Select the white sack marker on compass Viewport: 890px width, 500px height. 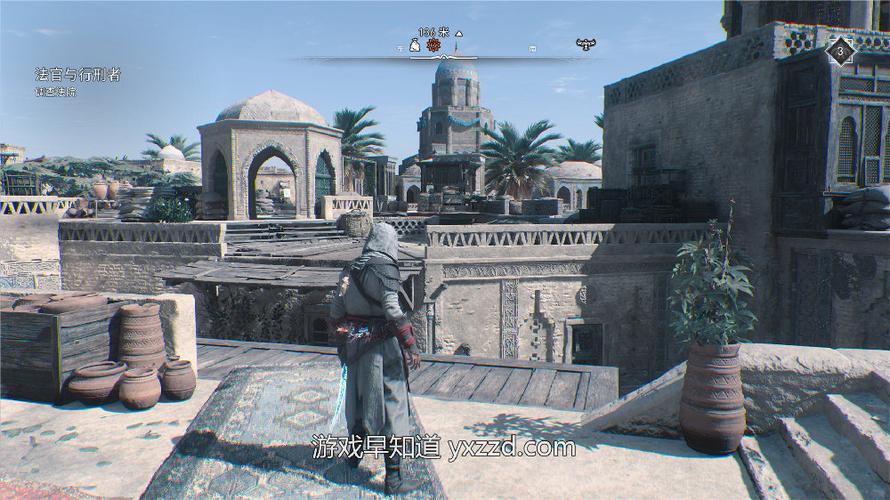(x=415, y=45)
